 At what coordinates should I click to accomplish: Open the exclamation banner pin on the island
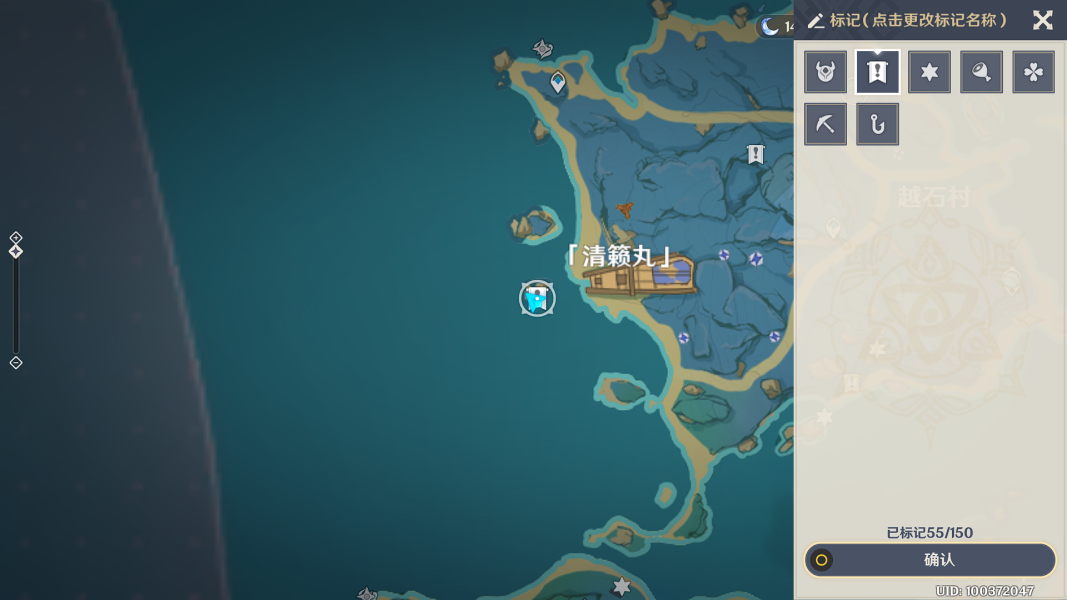click(x=755, y=154)
